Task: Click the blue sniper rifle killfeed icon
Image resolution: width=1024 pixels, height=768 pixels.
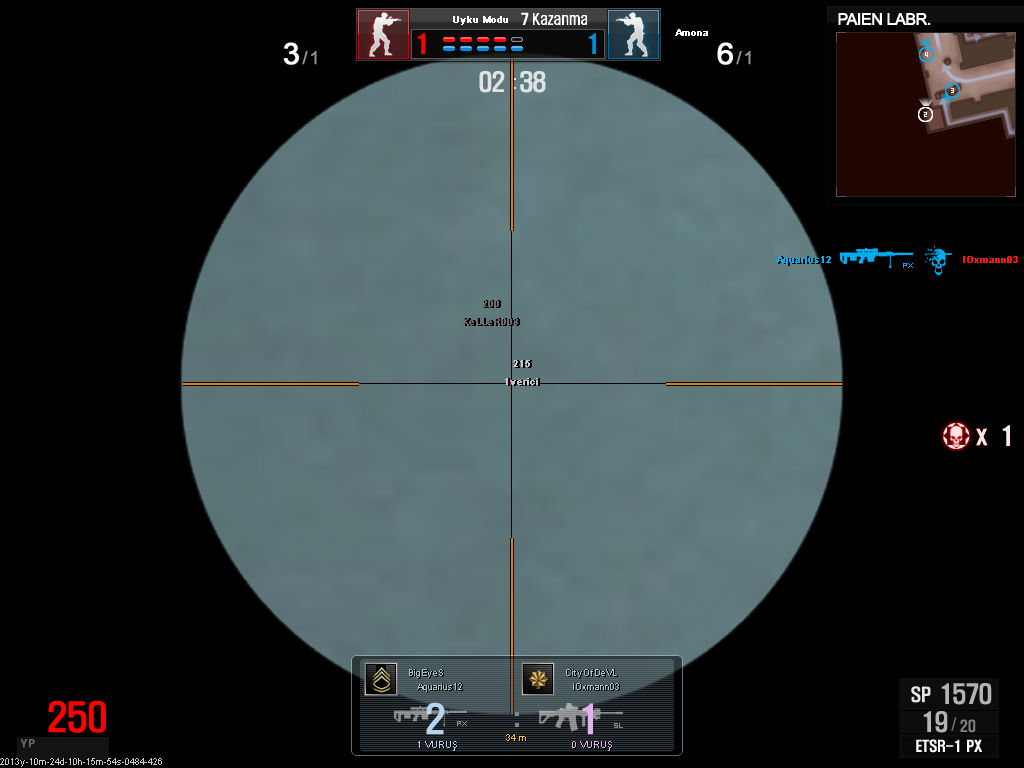Action: pos(876,257)
